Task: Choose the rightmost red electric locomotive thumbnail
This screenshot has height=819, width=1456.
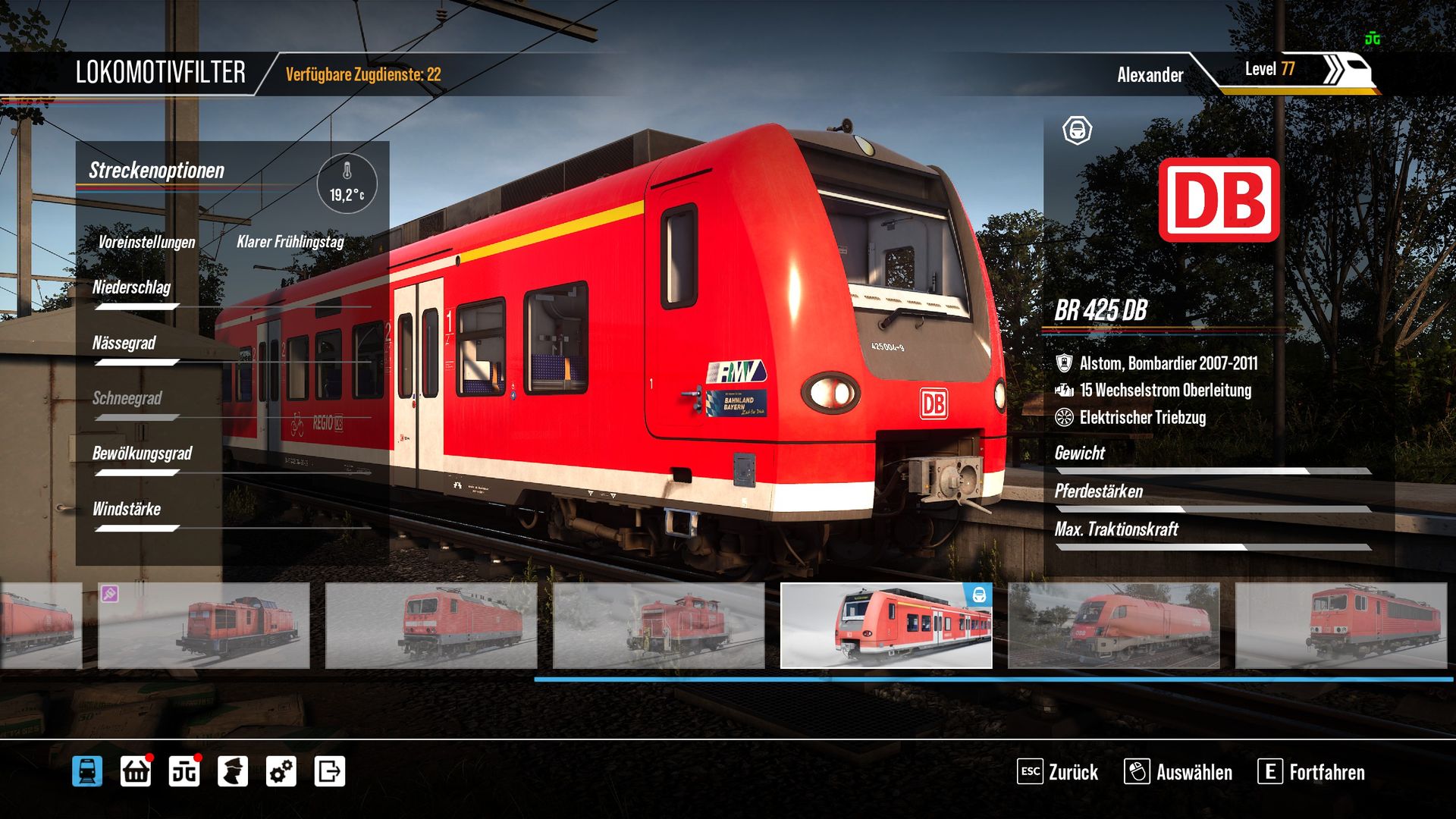Action: tap(1341, 626)
